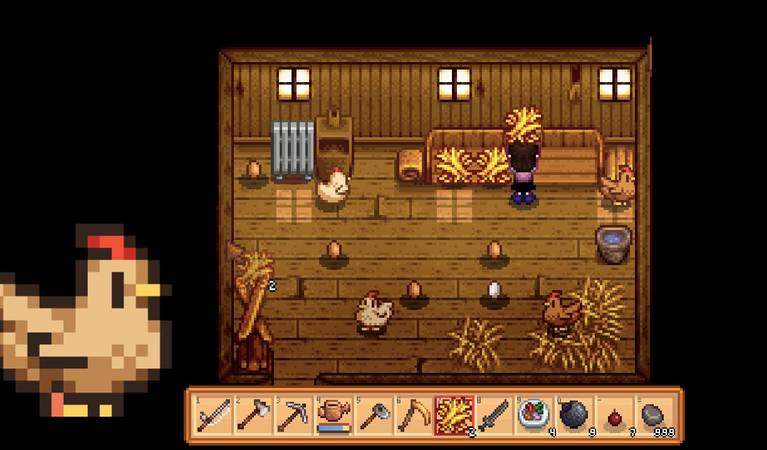Choose the pickaxe slot
Viewport: 767px width, 450px height.
pyautogui.click(x=293, y=415)
